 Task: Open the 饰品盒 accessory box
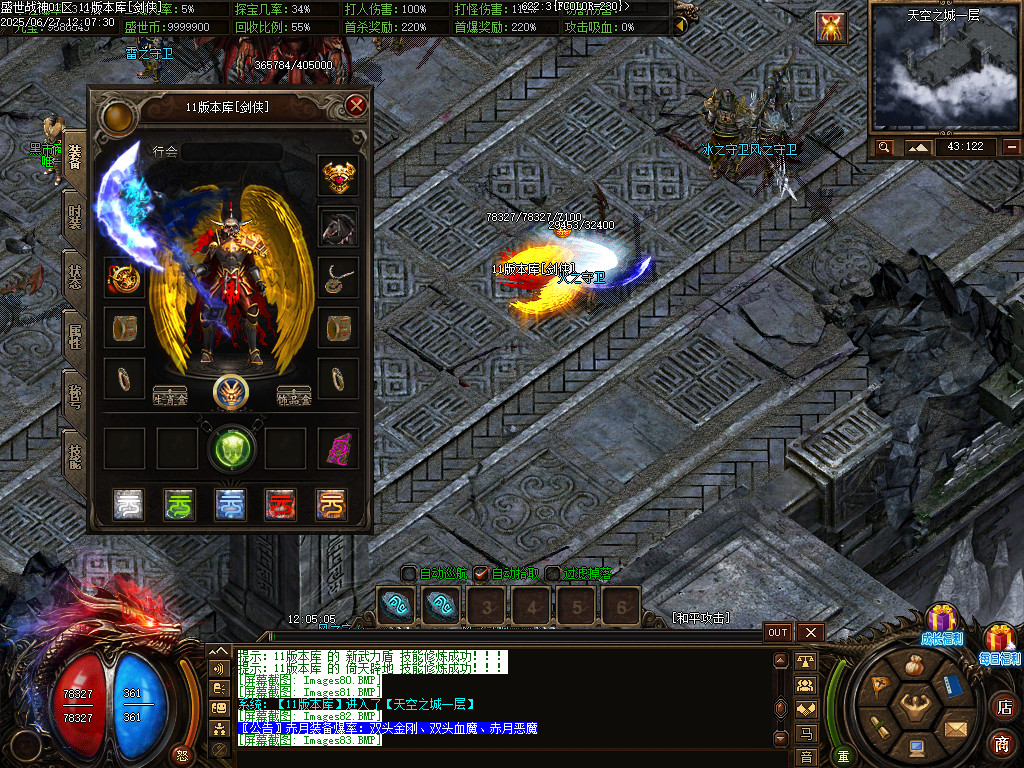click(294, 396)
